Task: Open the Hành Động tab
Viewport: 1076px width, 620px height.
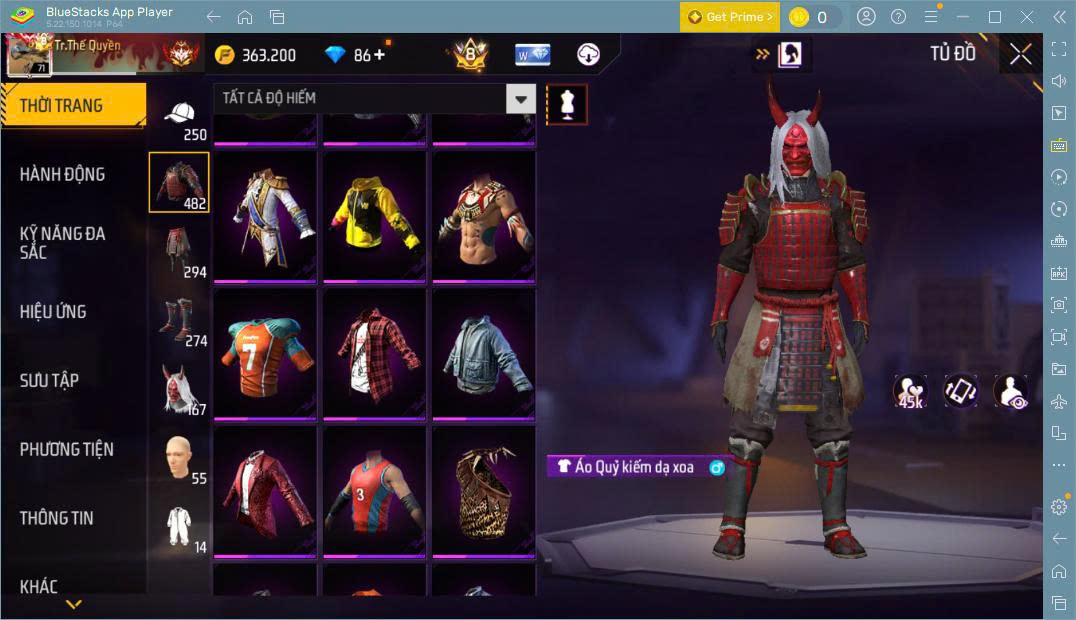Action: [62, 174]
